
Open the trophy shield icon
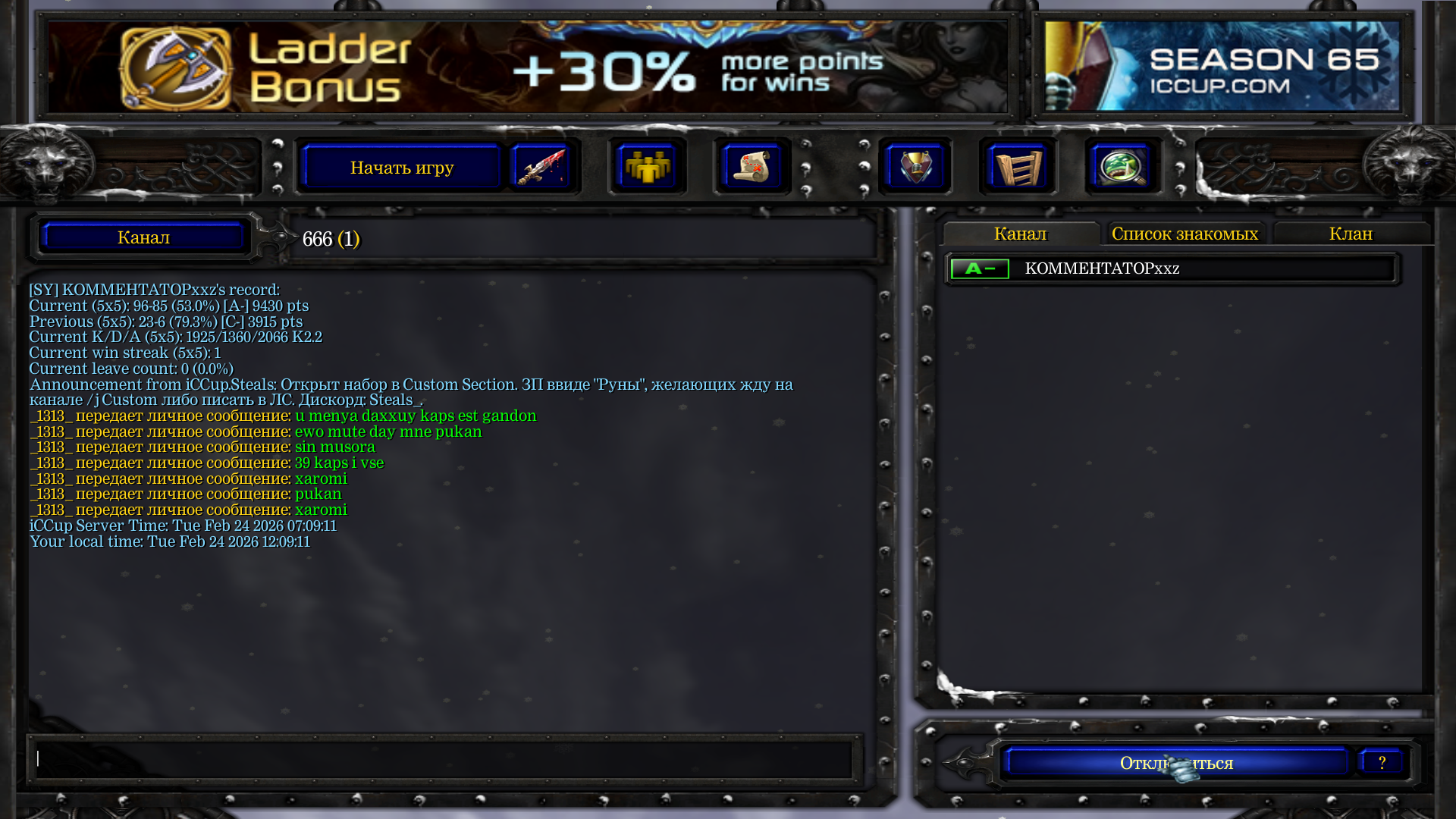coord(915,167)
